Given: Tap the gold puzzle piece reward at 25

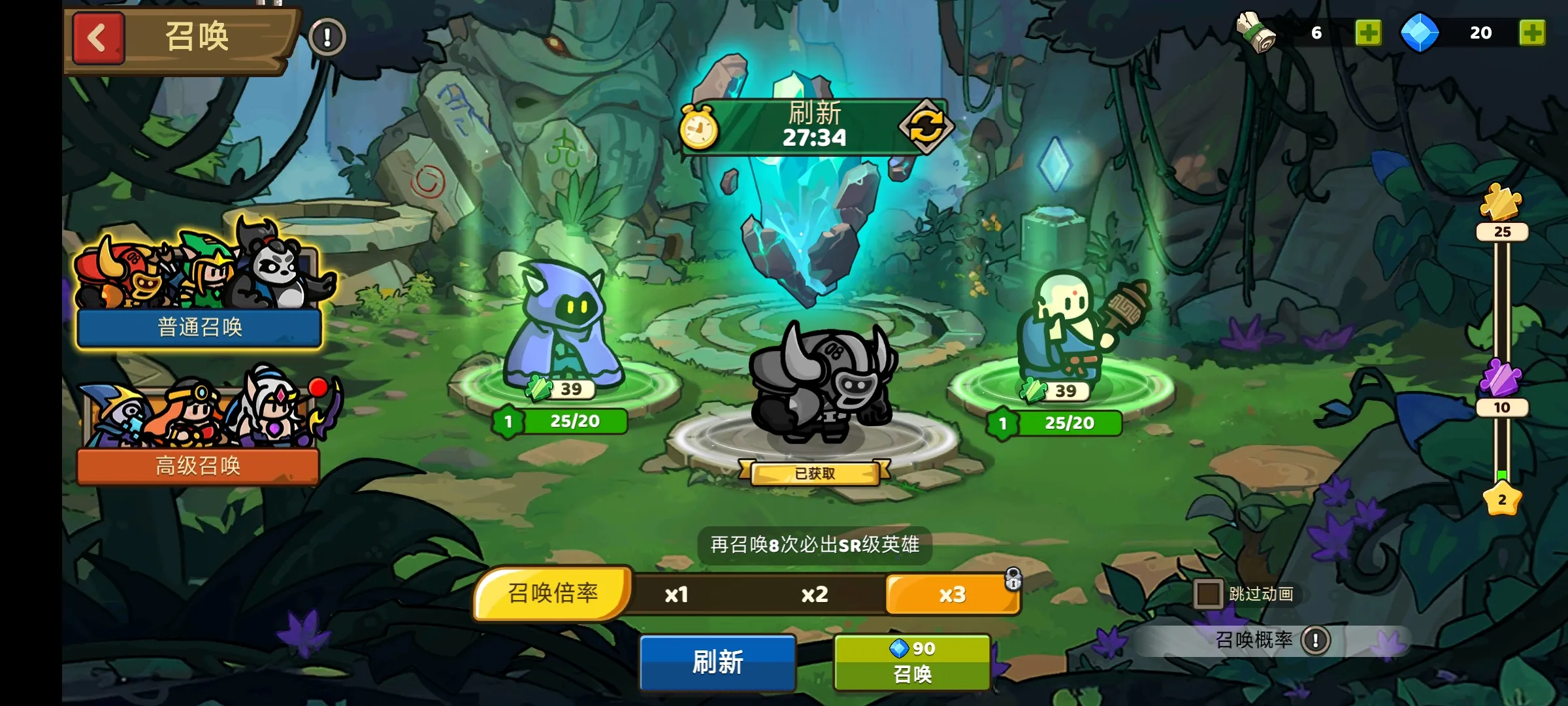Looking at the screenshot, I should coord(1501,203).
